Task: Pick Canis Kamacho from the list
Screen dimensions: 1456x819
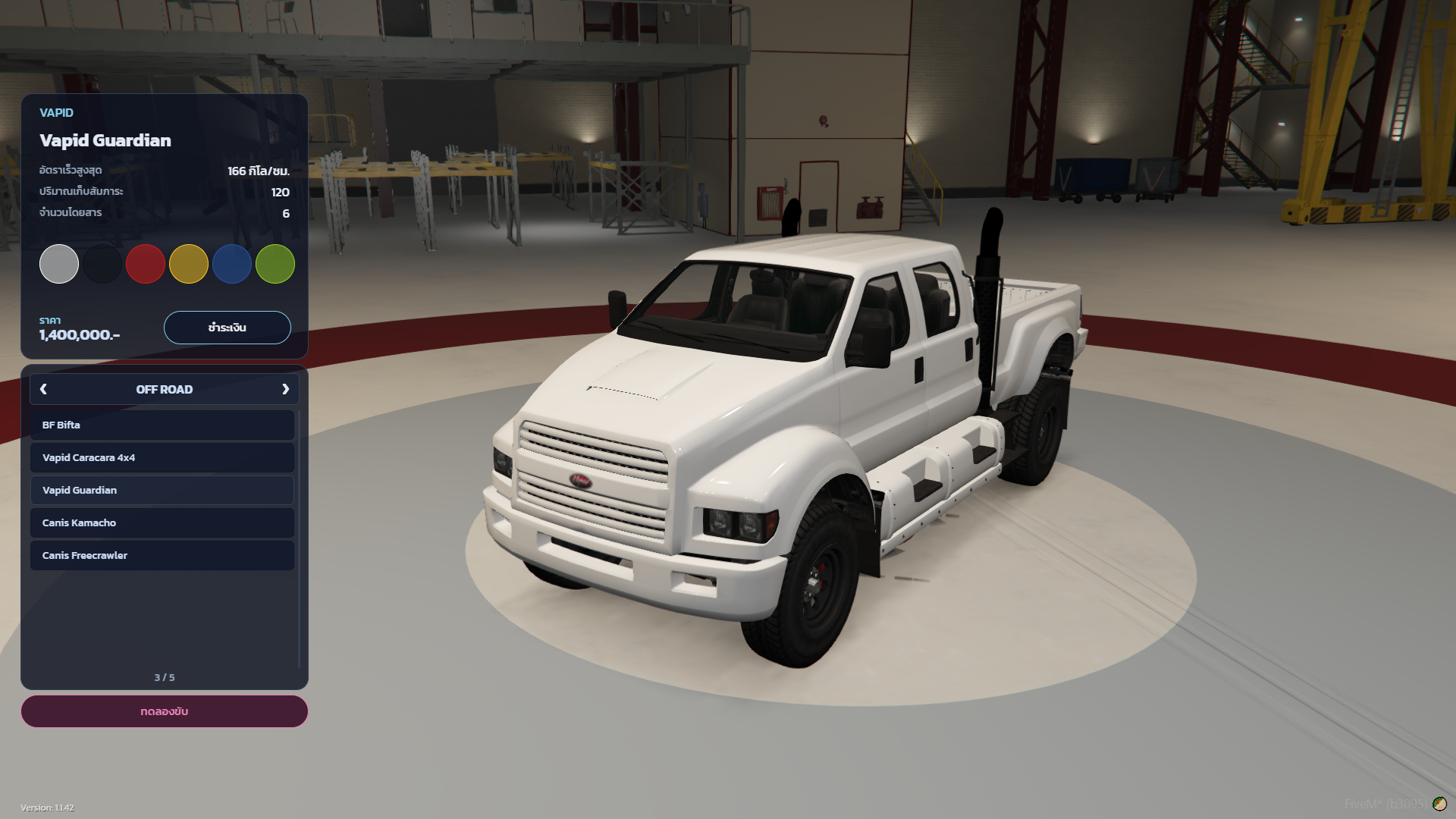Action: click(162, 523)
